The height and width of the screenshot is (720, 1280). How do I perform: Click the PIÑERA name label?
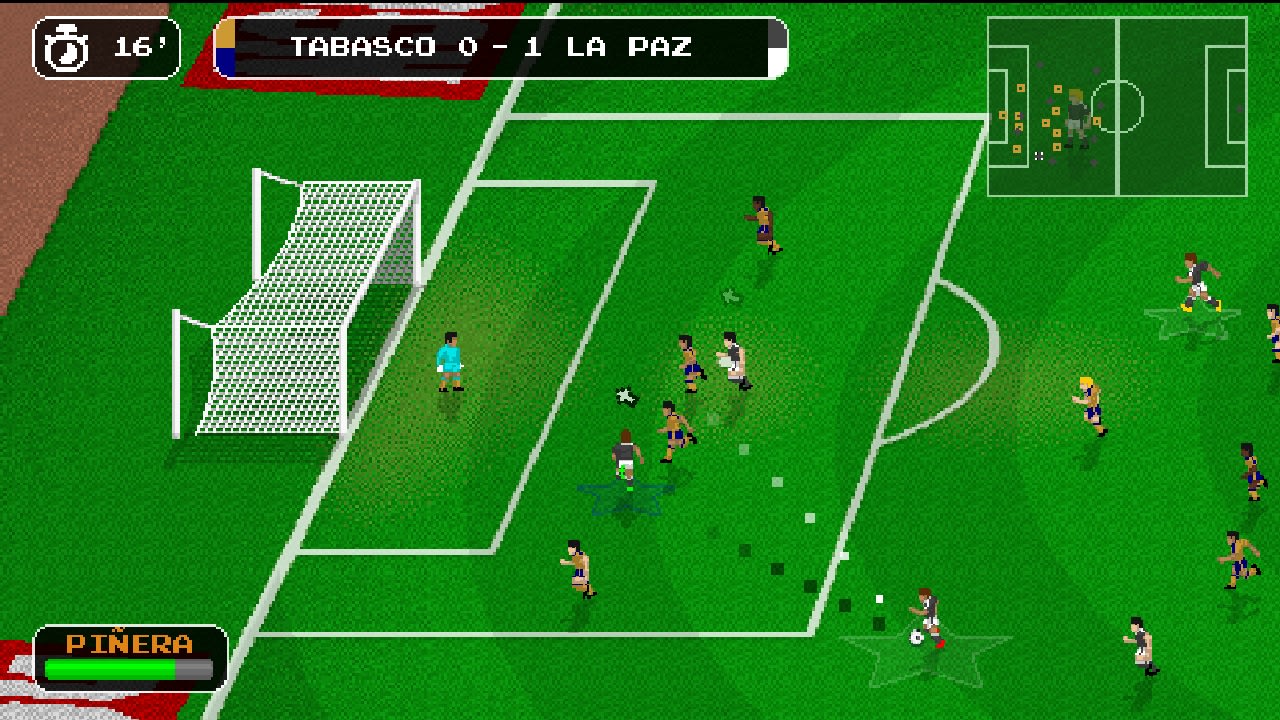(x=127, y=642)
